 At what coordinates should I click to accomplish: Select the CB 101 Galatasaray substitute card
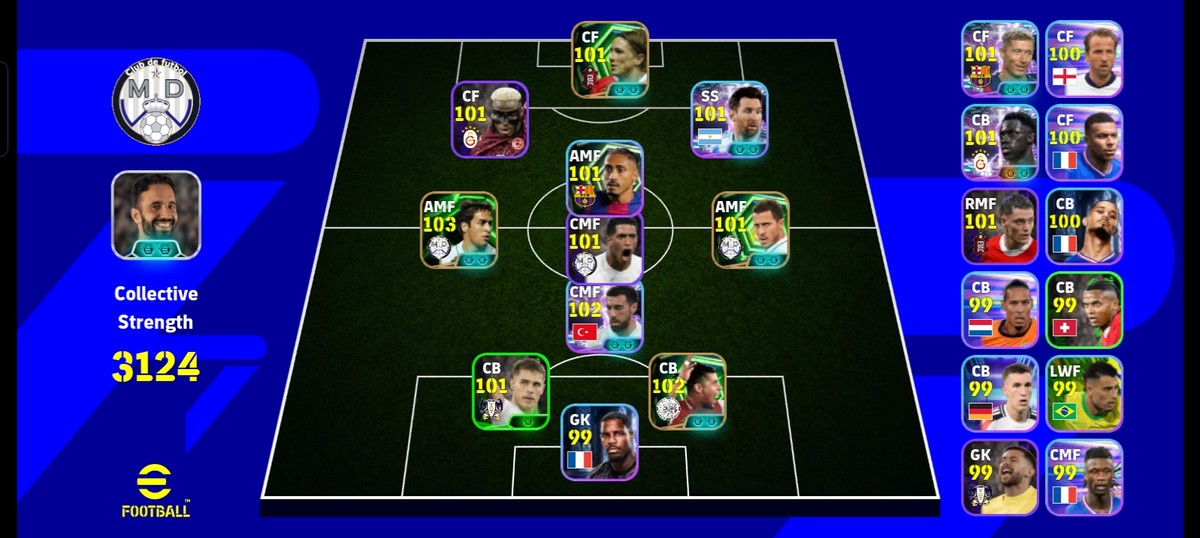coord(1000,142)
